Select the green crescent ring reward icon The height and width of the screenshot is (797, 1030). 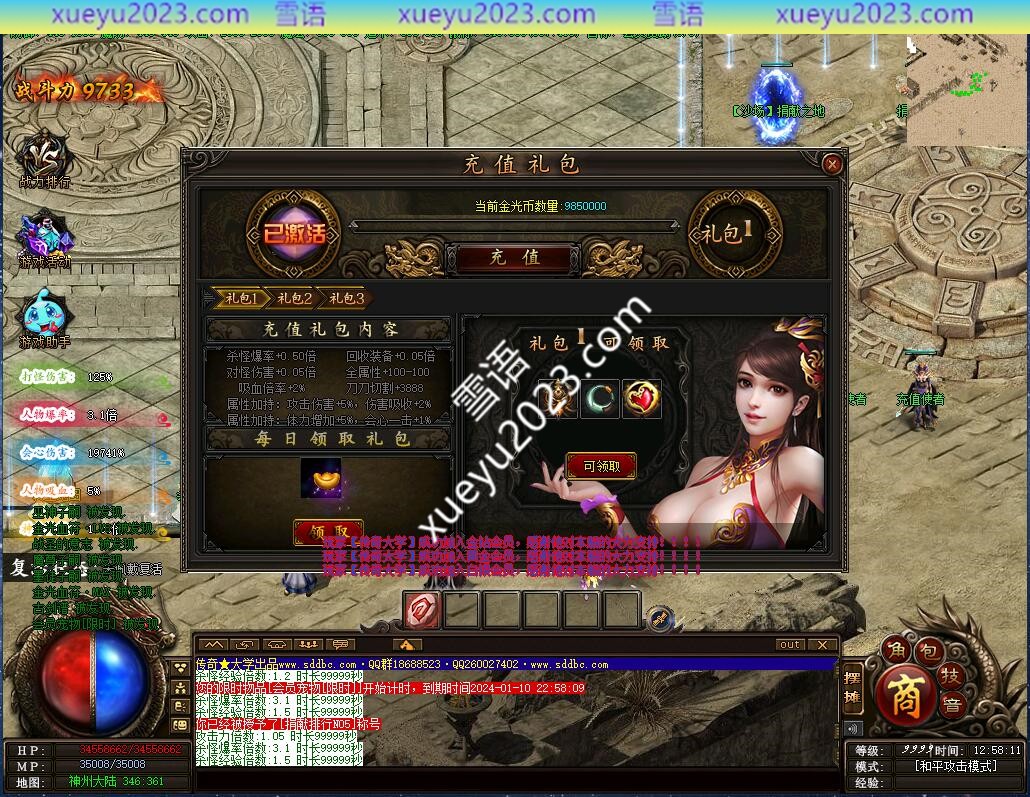600,399
